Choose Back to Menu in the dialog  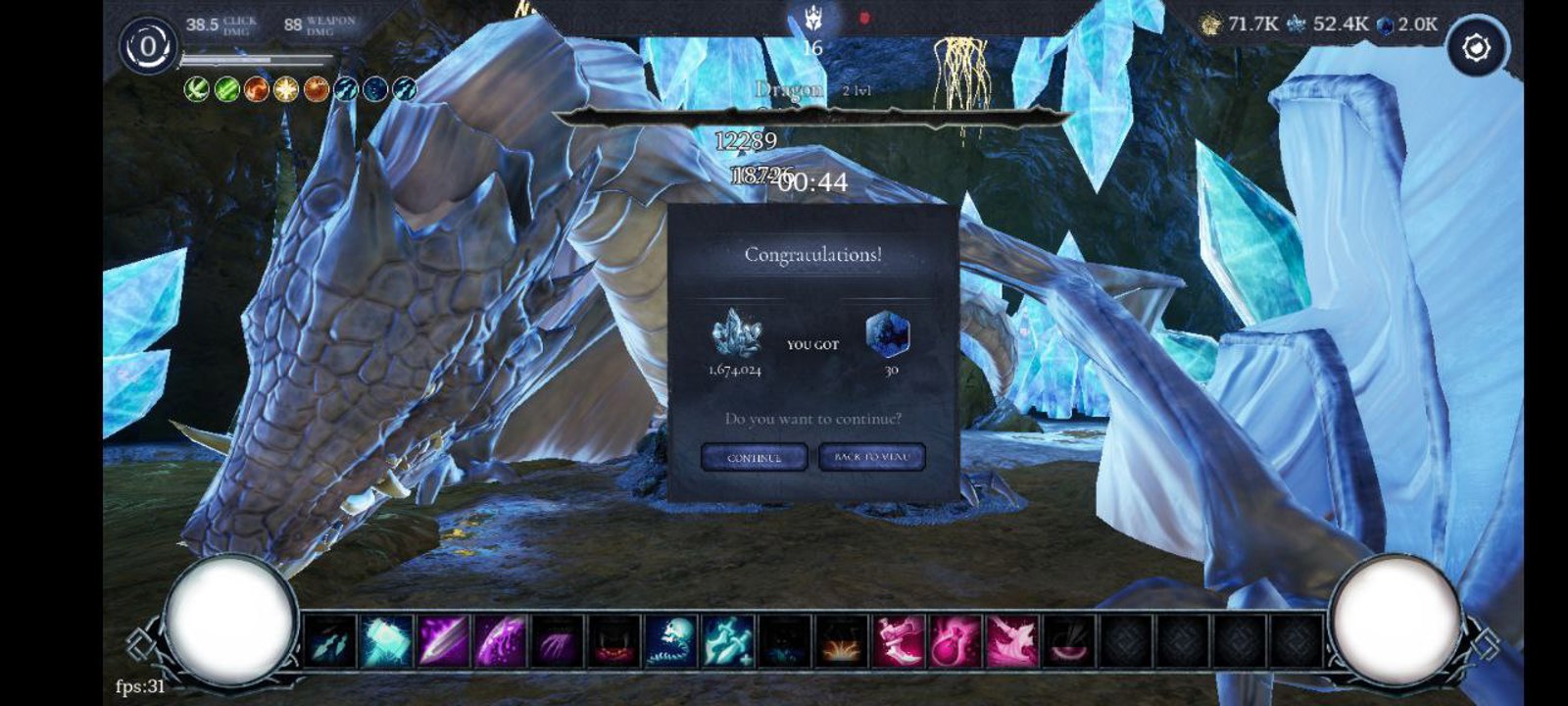(x=871, y=457)
